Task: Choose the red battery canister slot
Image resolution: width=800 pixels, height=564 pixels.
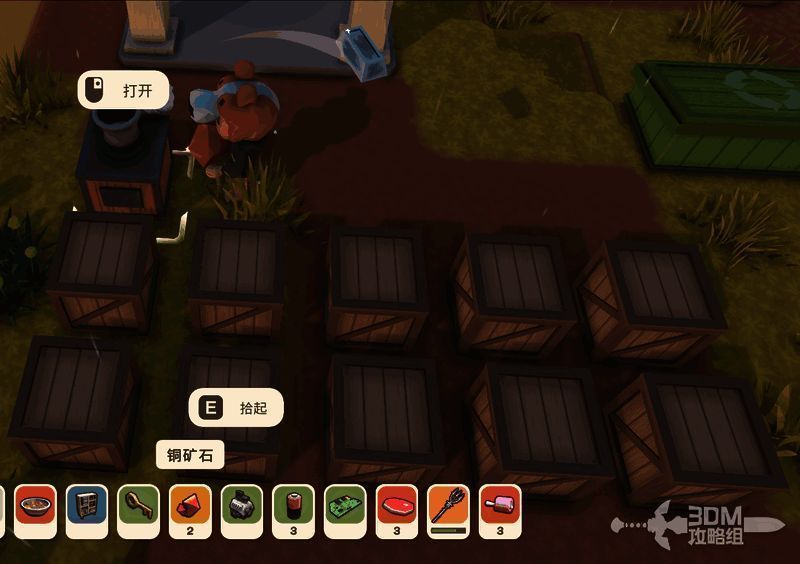Action: [294, 506]
